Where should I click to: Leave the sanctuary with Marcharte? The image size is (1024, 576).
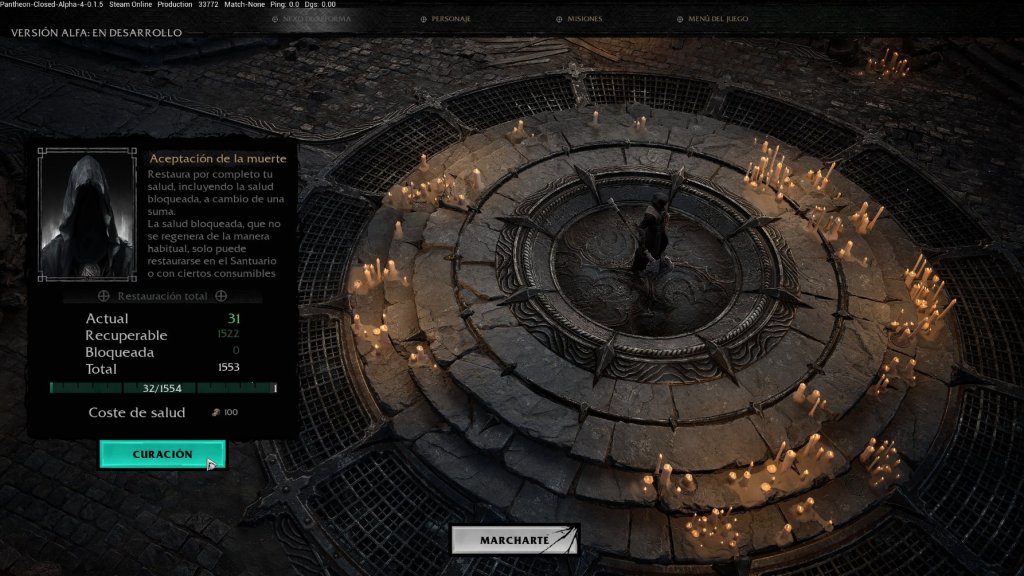(514, 540)
